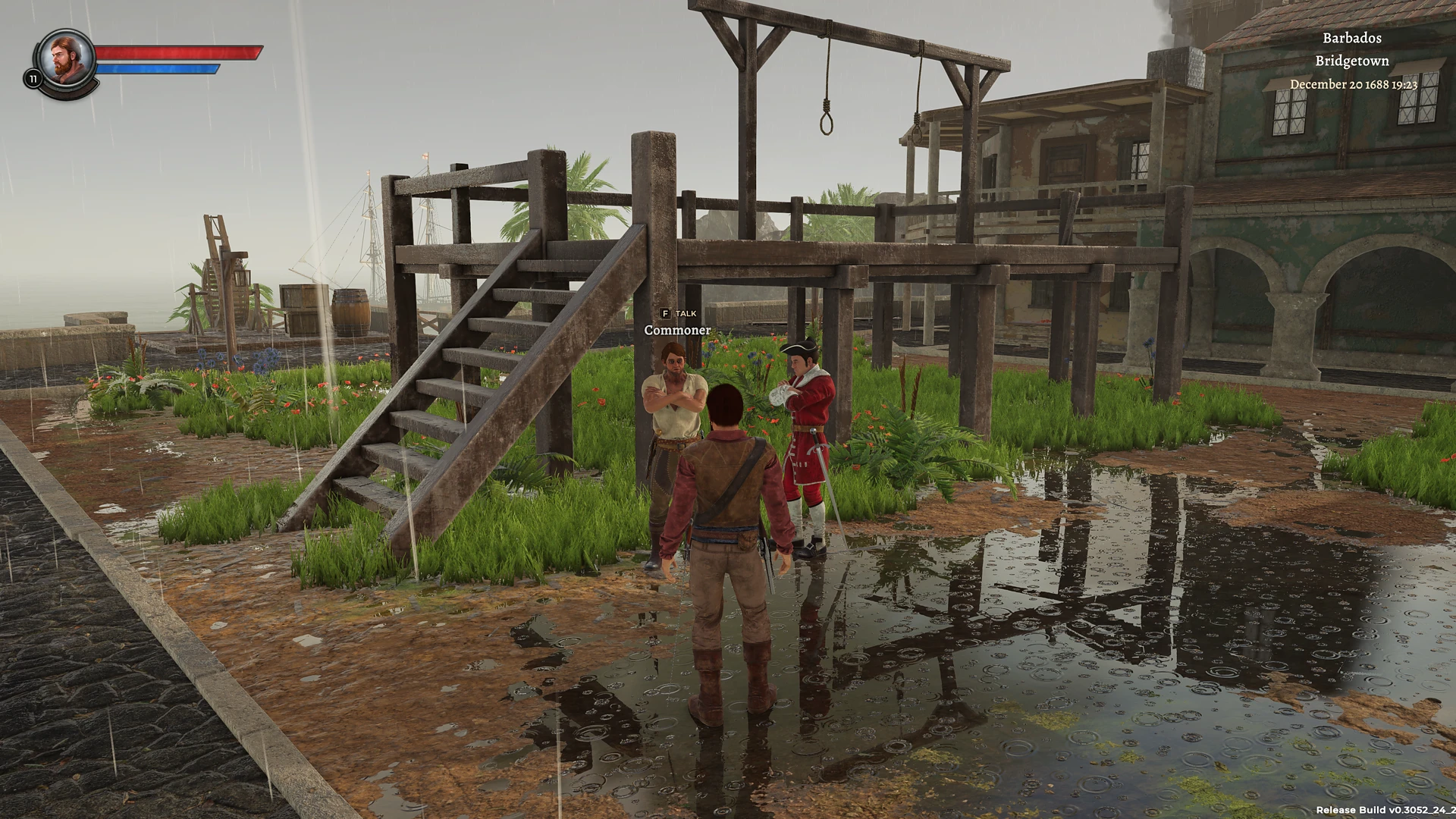
Task: Click the TALK label in the interaction prompt
Action: click(x=685, y=313)
